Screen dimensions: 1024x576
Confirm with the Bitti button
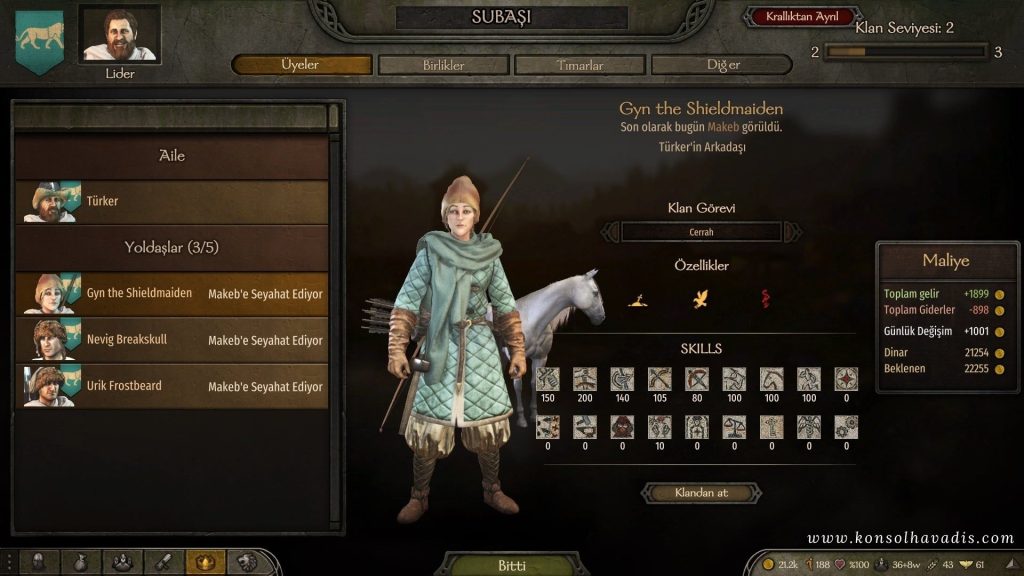(x=511, y=565)
